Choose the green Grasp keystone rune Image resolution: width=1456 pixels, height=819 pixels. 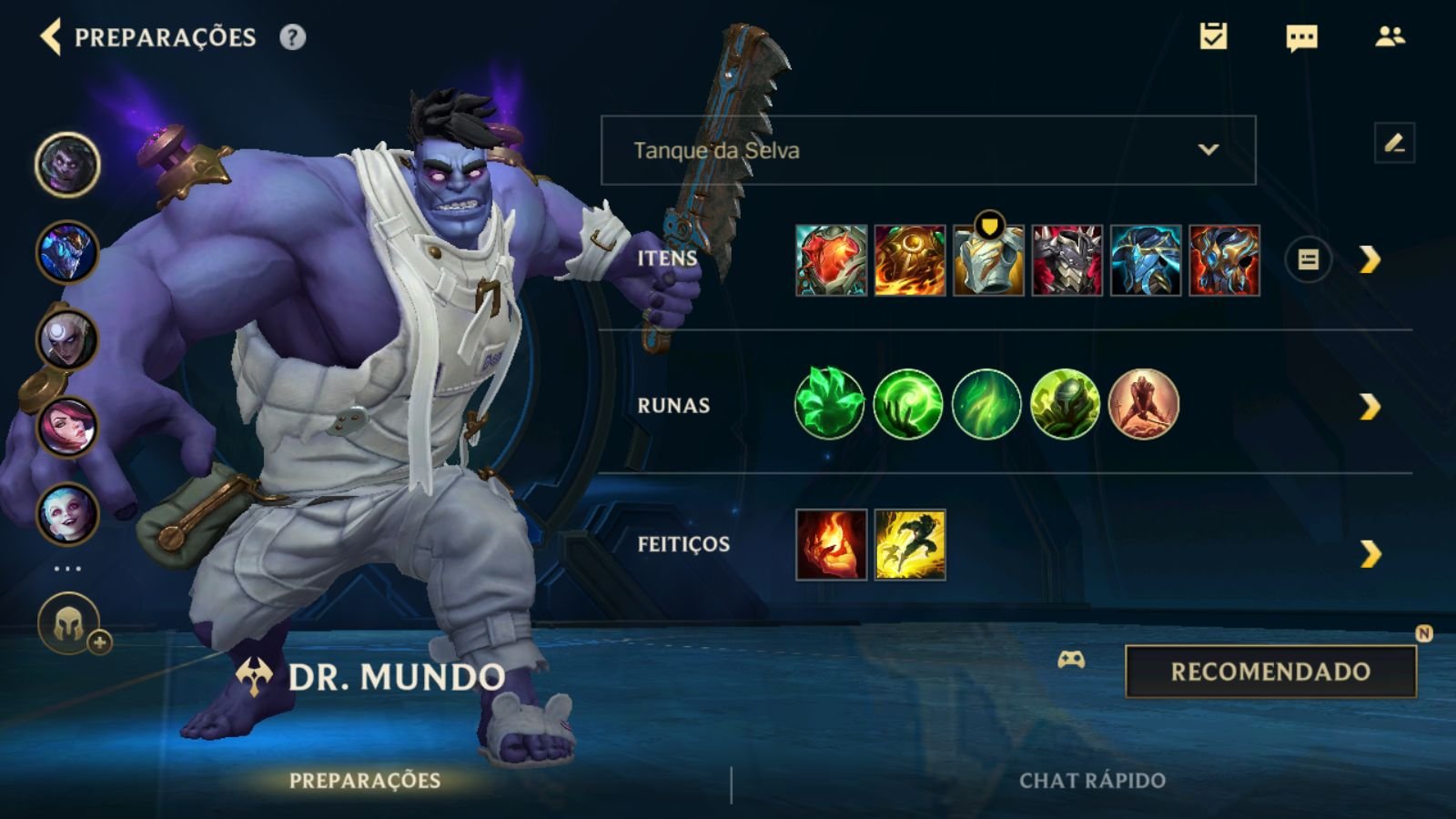click(829, 404)
